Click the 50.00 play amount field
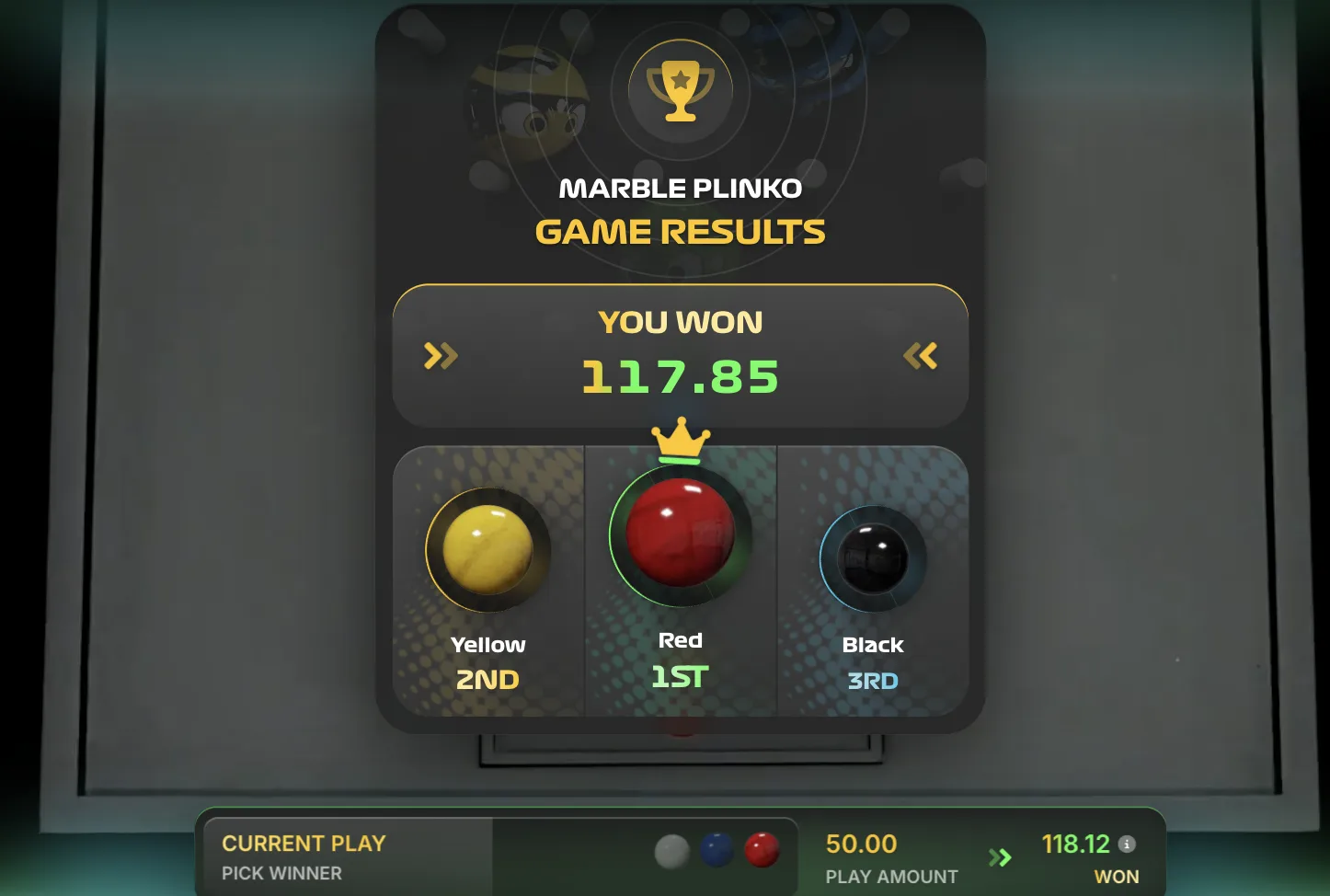Viewport: 1330px width, 896px height. tap(861, 844)
